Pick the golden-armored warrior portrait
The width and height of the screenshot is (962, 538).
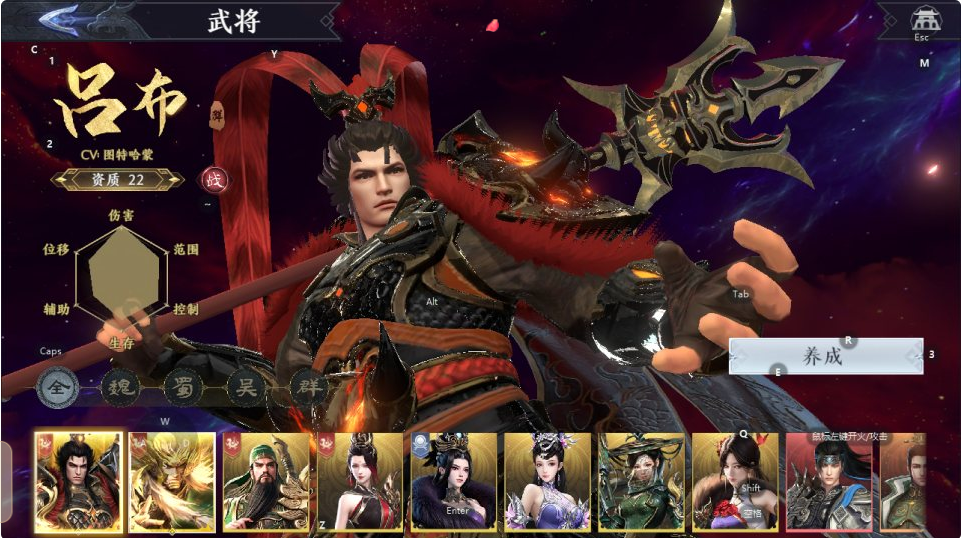point(171,482)
